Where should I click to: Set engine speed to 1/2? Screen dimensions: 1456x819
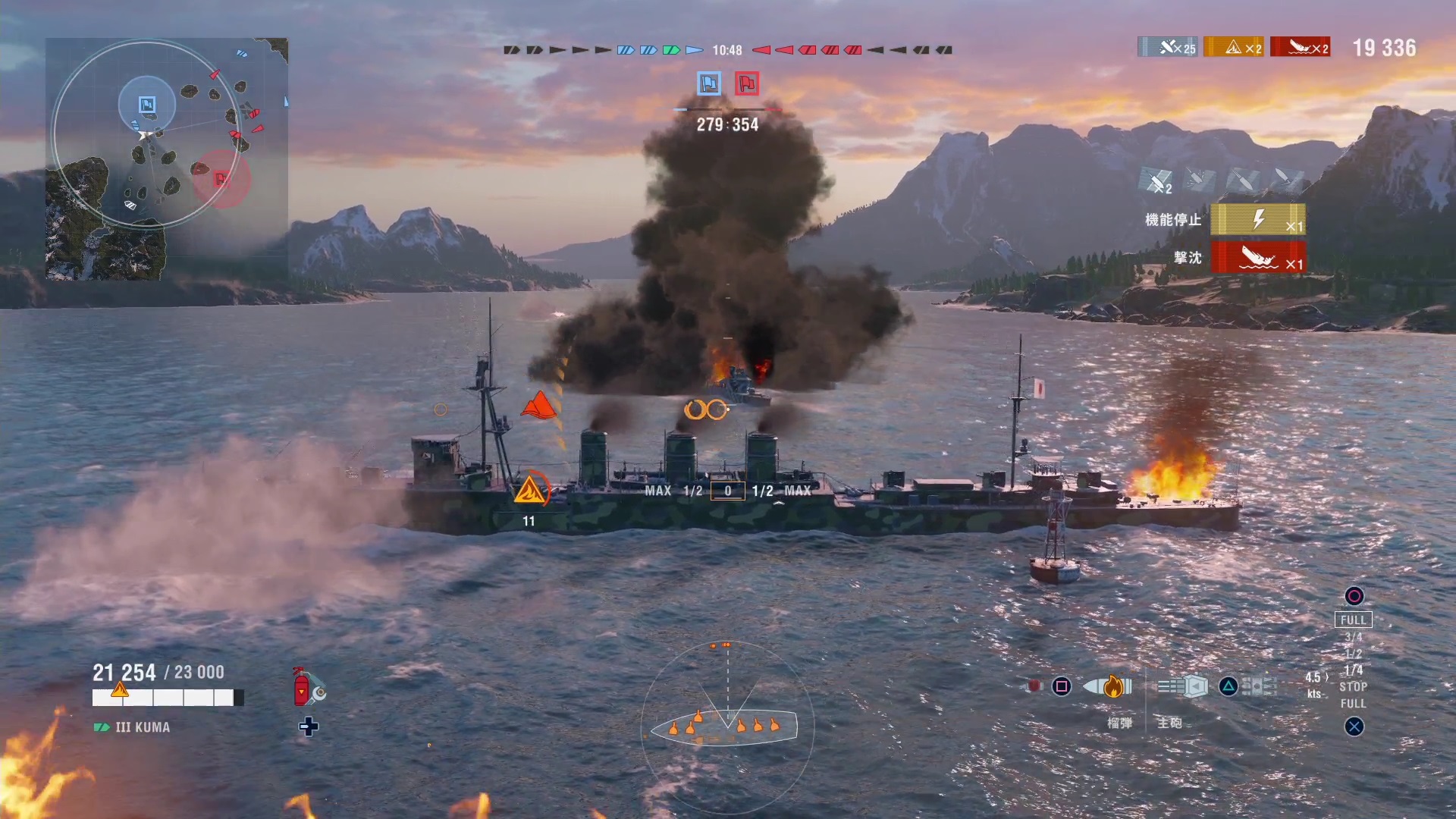(1353, 654)
